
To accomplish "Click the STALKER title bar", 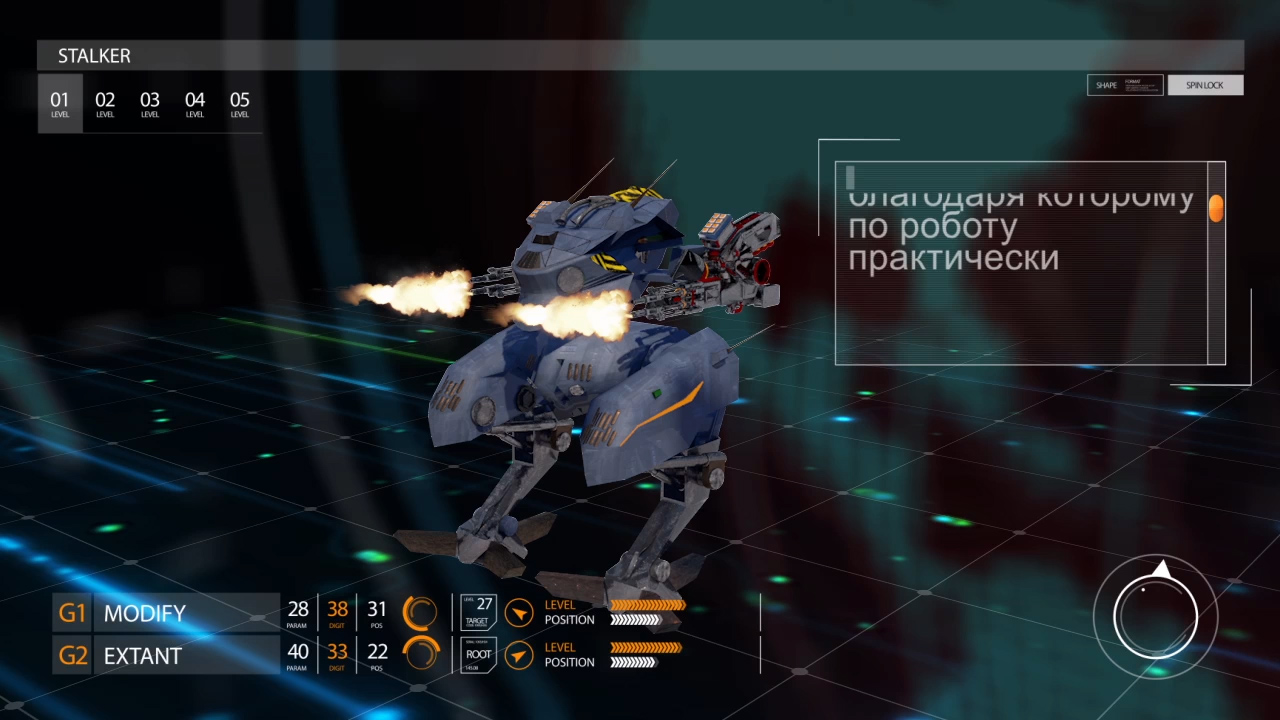I will (640, 56).
